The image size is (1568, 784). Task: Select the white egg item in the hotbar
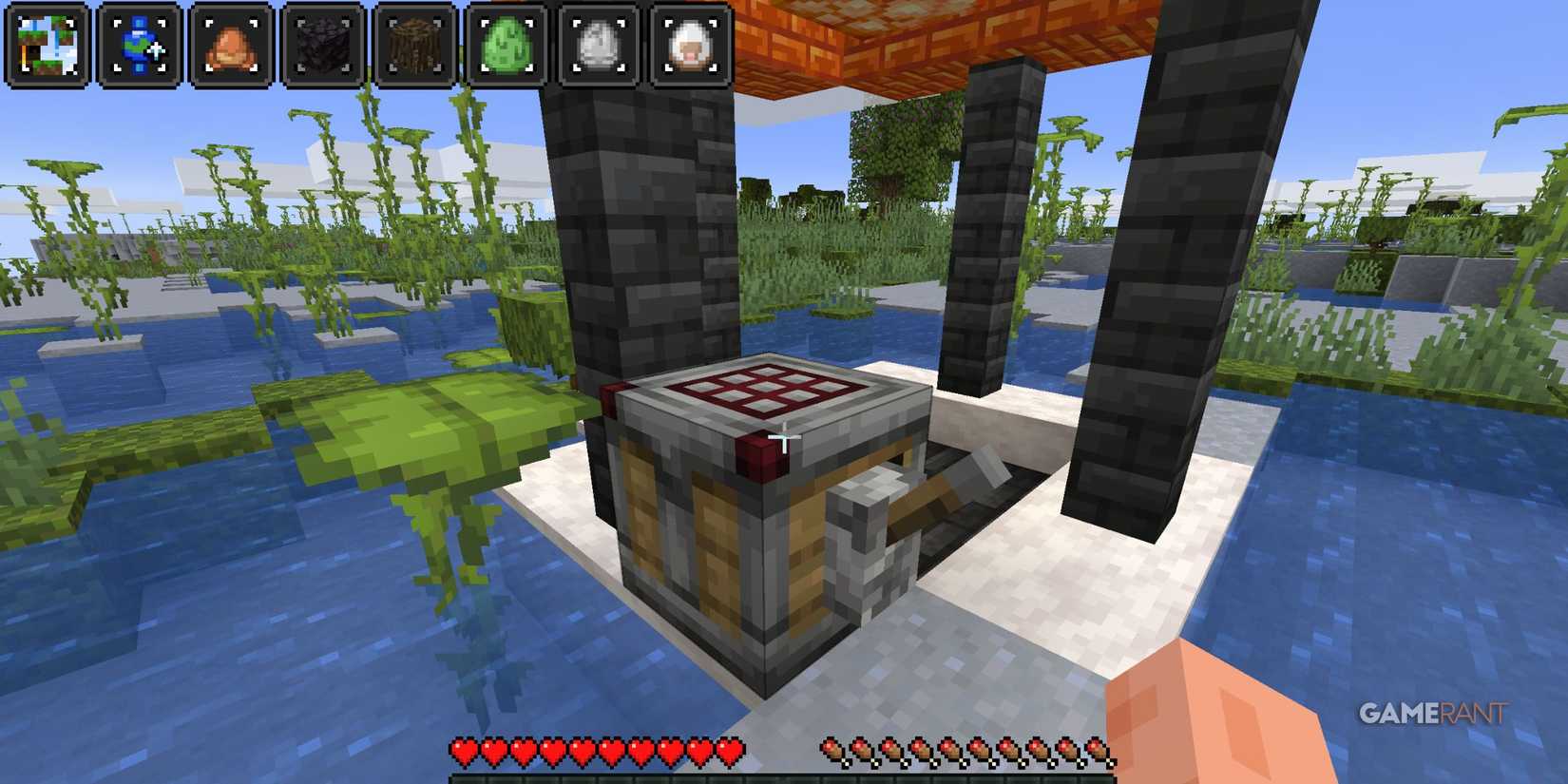point(599,42)
